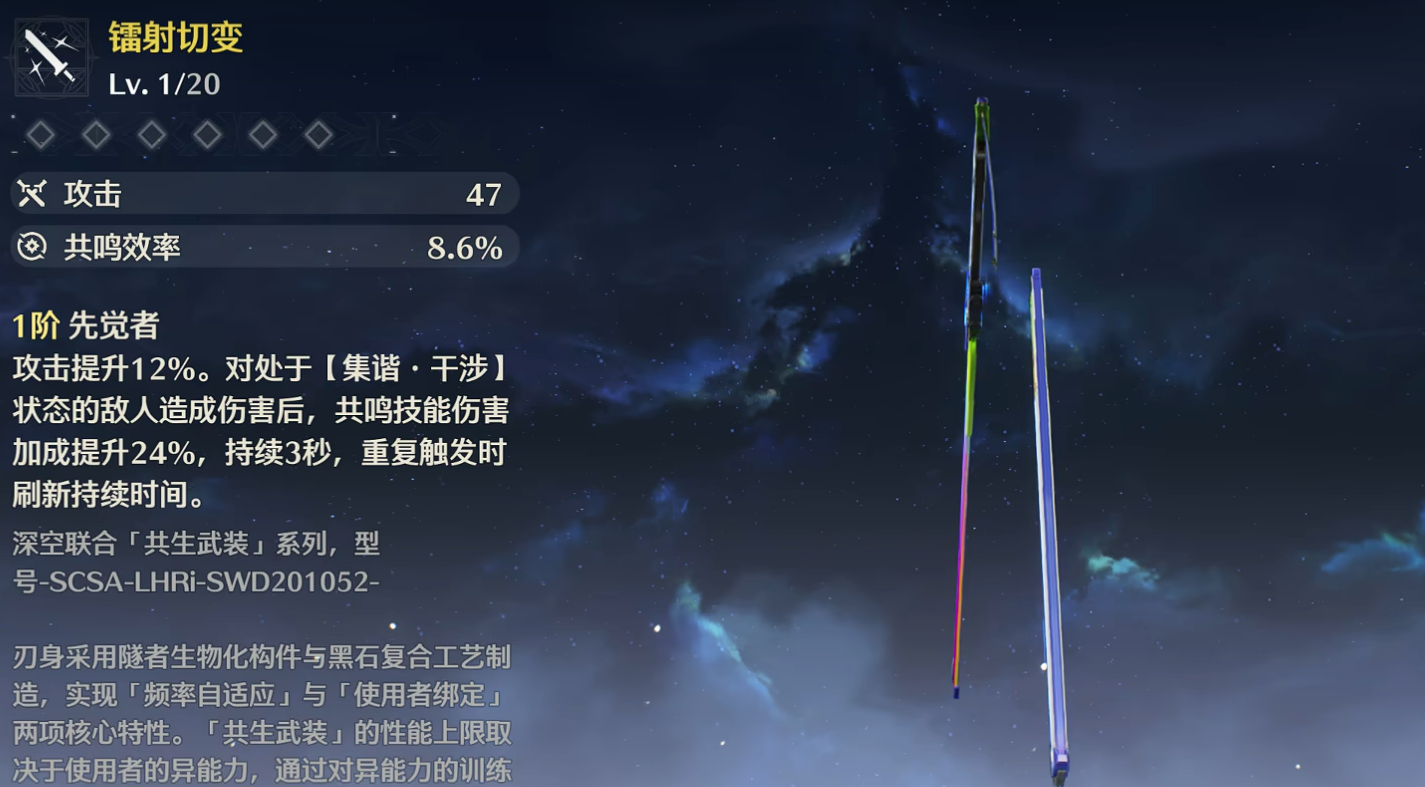Toggle the fifth rank diamond marker
This screenshot has width=1425, height=787.
click(x=262, y=133)
